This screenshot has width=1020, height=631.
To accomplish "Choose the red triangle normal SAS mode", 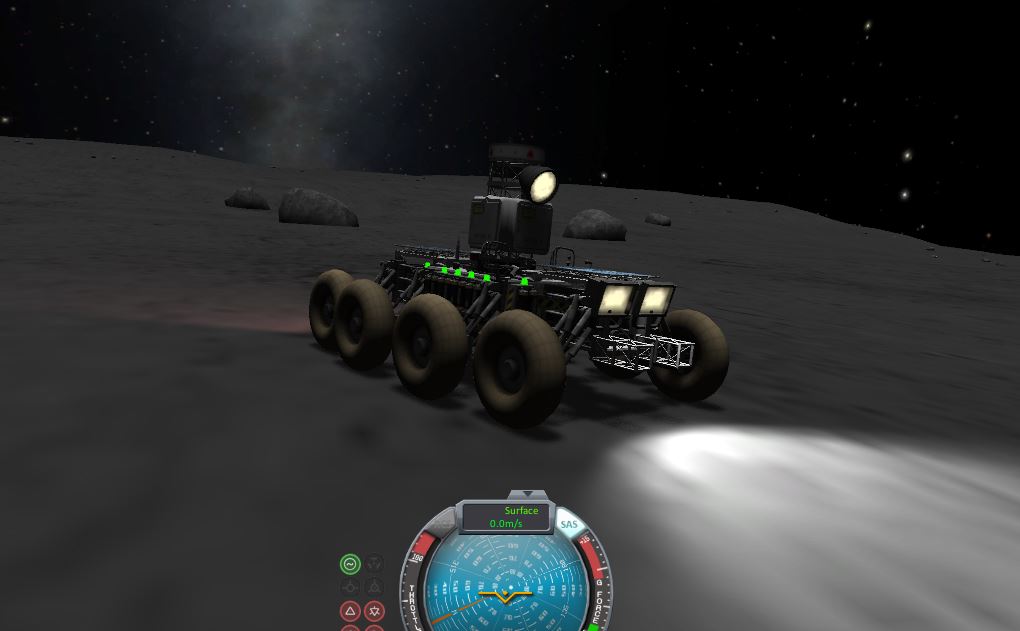I will (x=350, y=610).
